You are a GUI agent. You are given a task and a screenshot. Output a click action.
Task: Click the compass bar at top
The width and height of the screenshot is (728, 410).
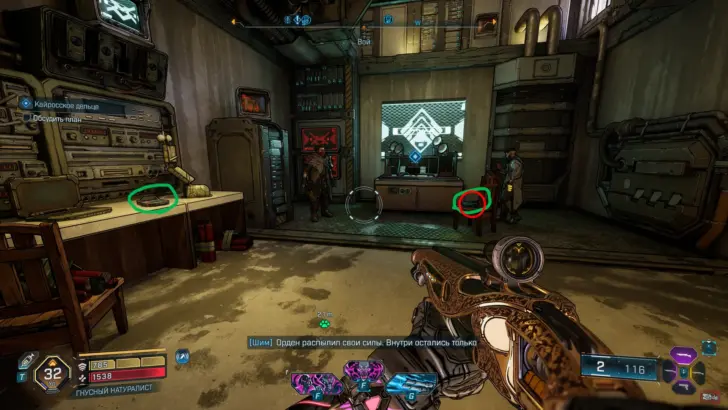(362, 18)
